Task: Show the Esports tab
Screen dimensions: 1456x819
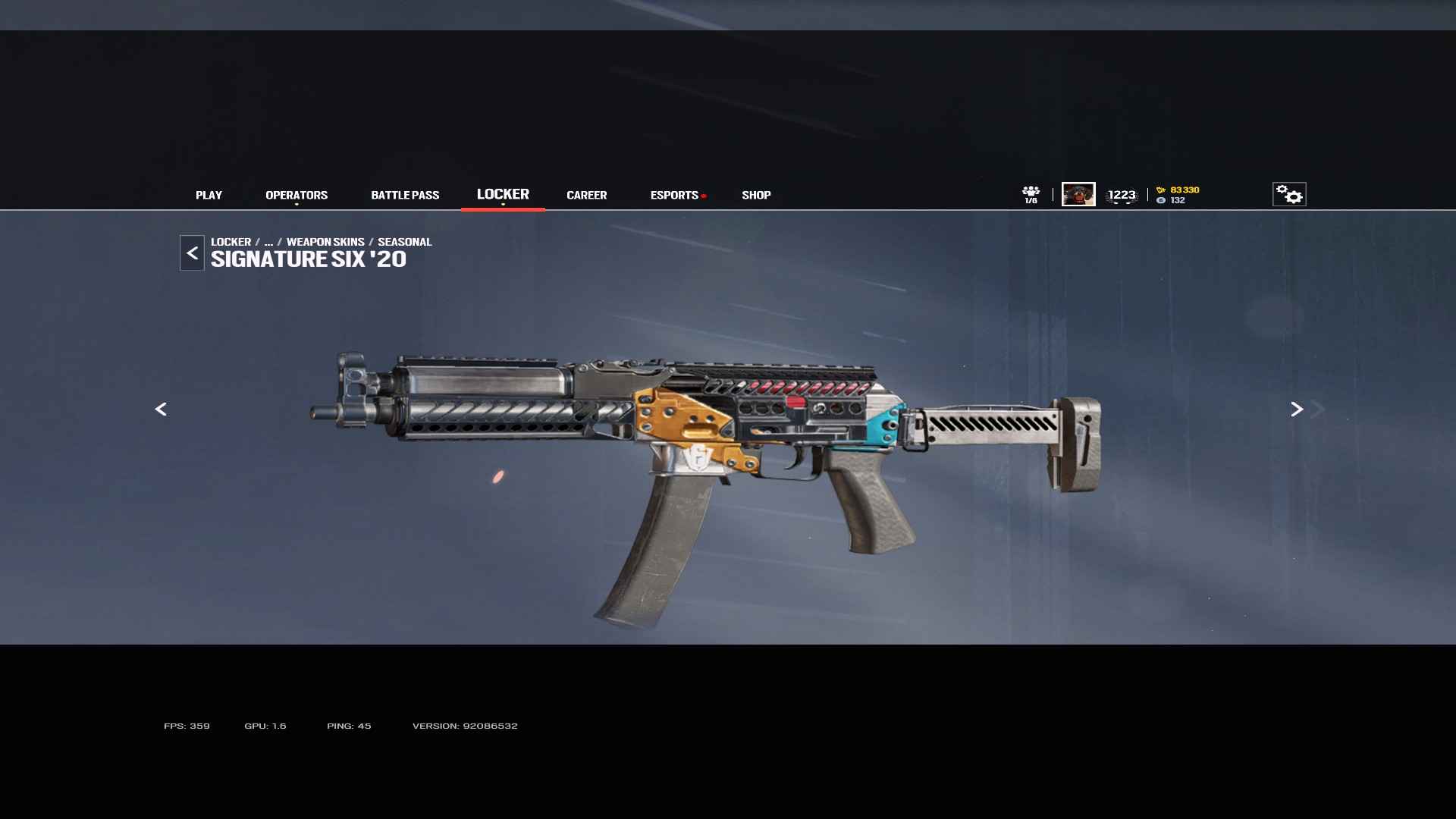Action: [x=674, y=195]
